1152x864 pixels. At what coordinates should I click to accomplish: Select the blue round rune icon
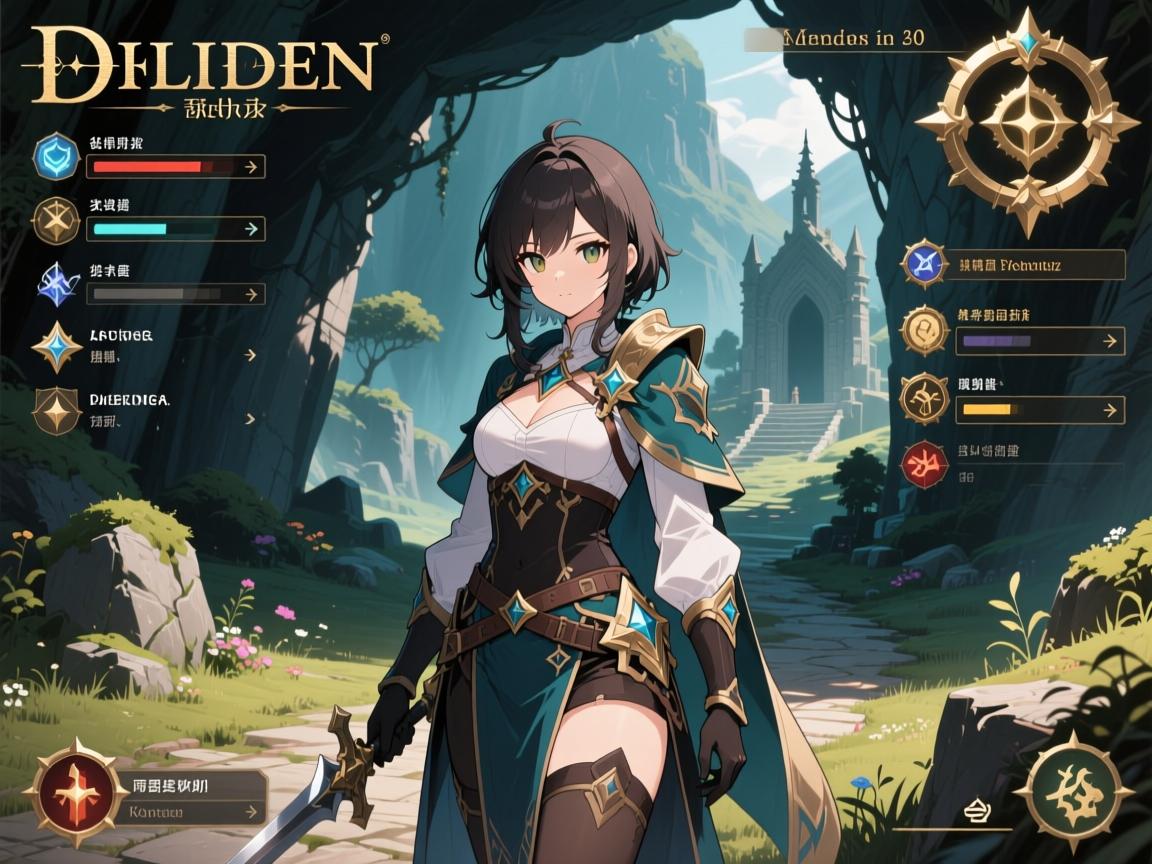pyautogui.click(x=925, y=265)
